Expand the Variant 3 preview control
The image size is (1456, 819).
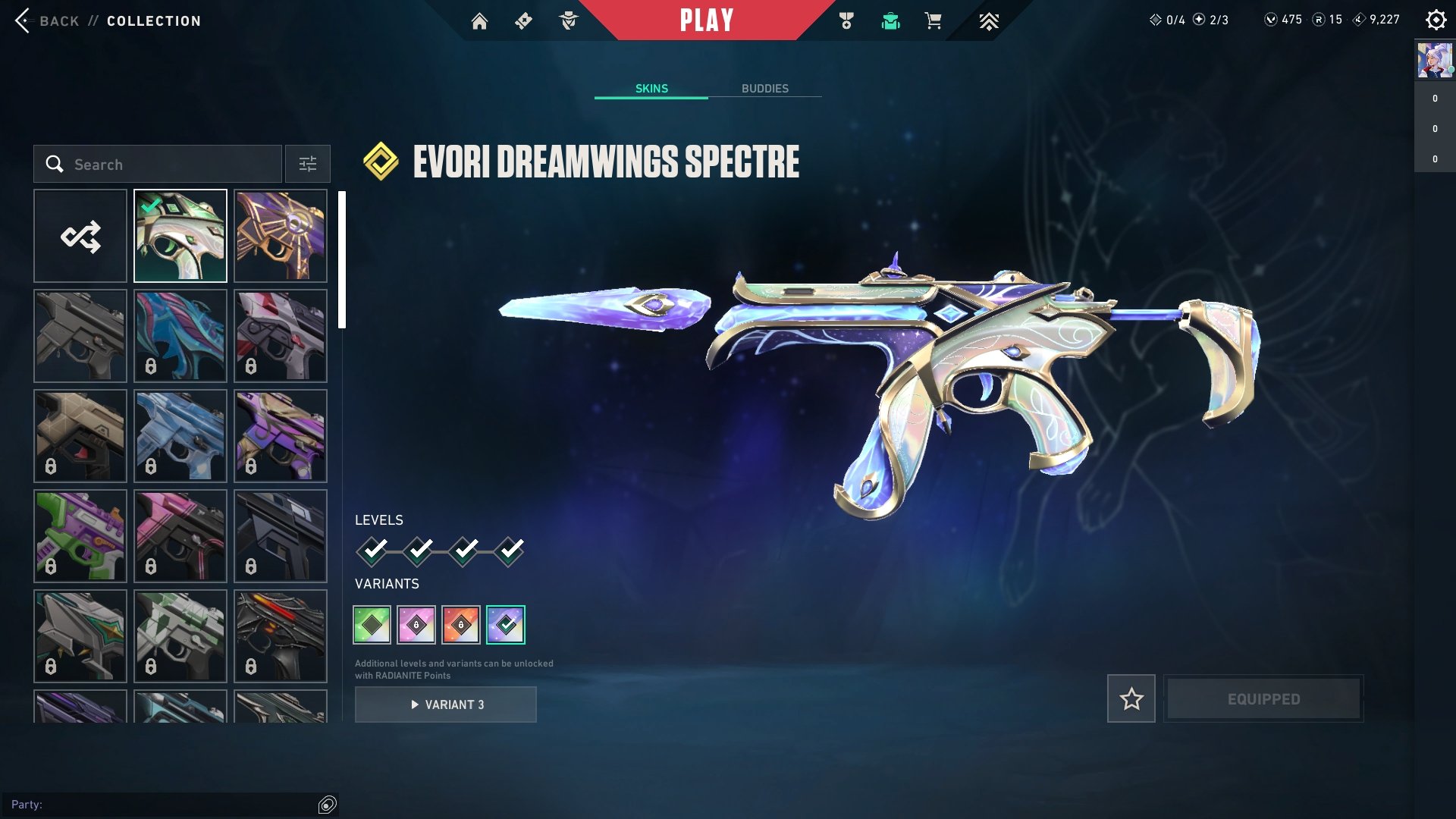point(446,704)
